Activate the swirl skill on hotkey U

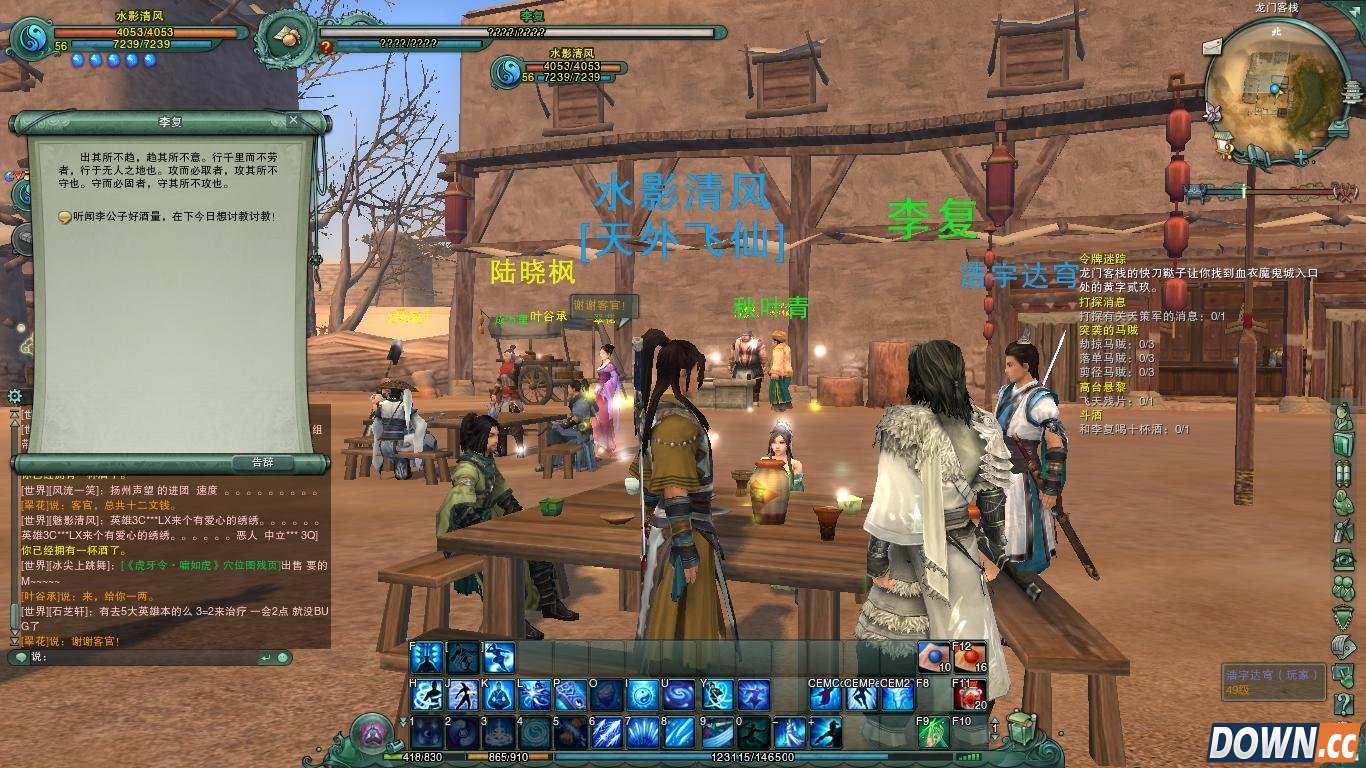pyautogui.click(x=679, y=695)
